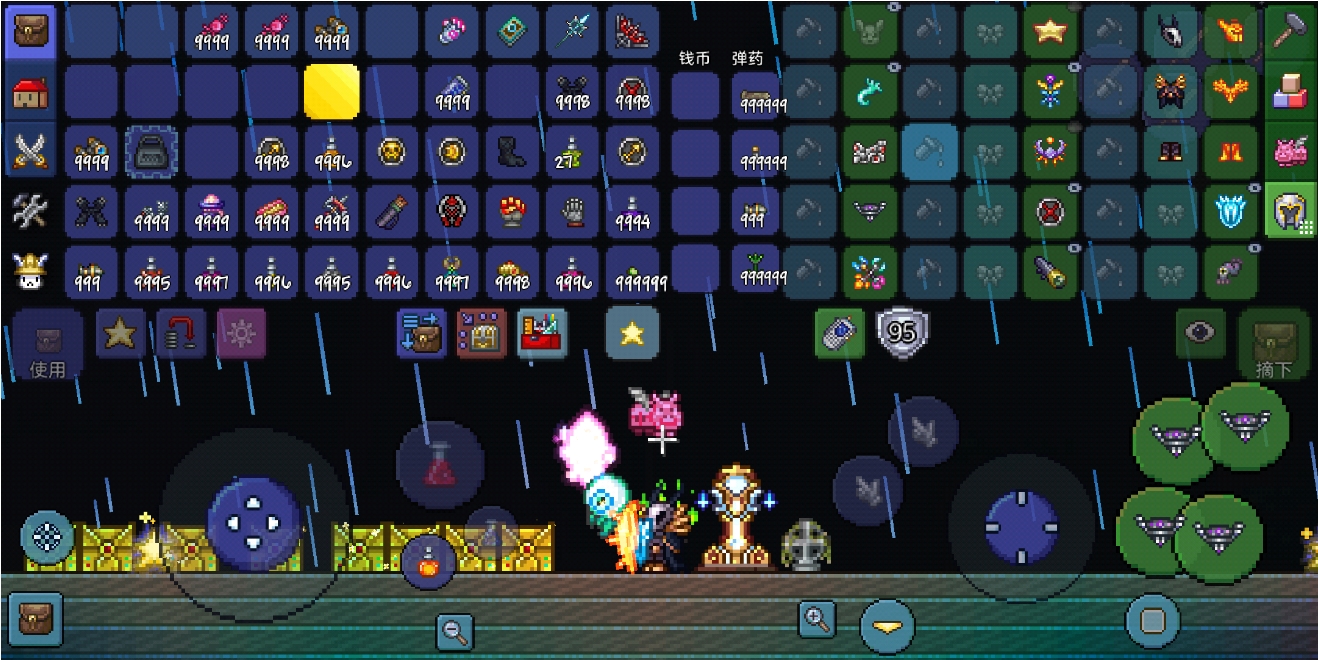Select the highlighted yellow inventory slot
1318x660 pixels.
pyautogui.click(x=332, y=93)
